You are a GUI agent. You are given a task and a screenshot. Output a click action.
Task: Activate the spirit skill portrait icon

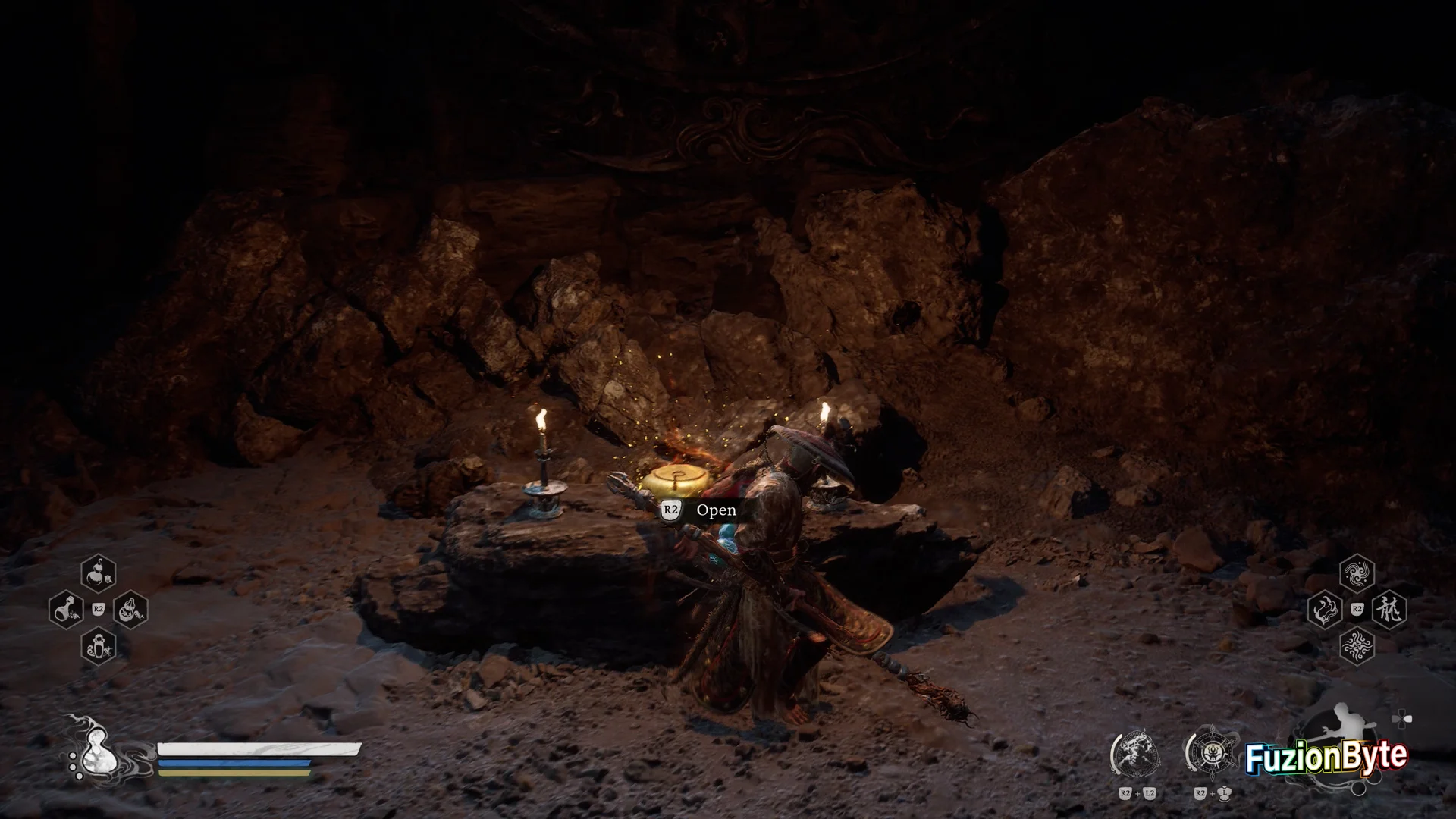pyautogui.click(x=1136, y=752)
